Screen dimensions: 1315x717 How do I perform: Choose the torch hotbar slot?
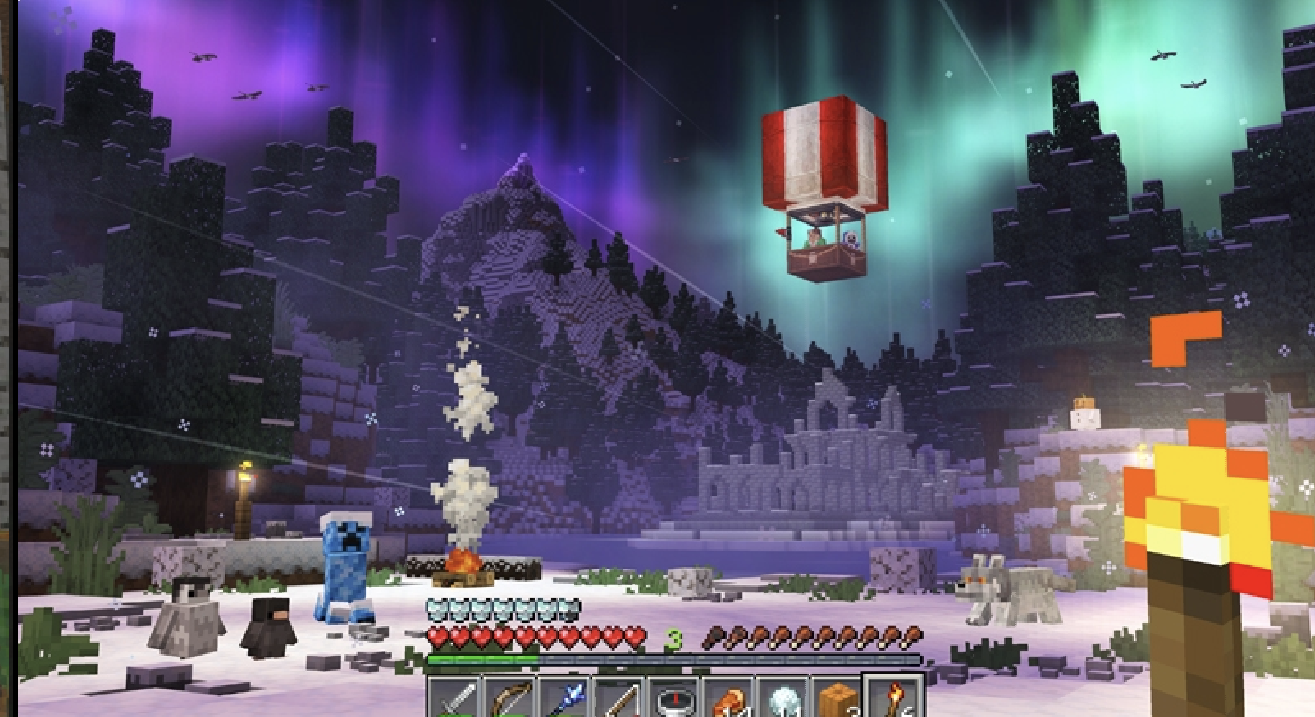tap(892, 697)
